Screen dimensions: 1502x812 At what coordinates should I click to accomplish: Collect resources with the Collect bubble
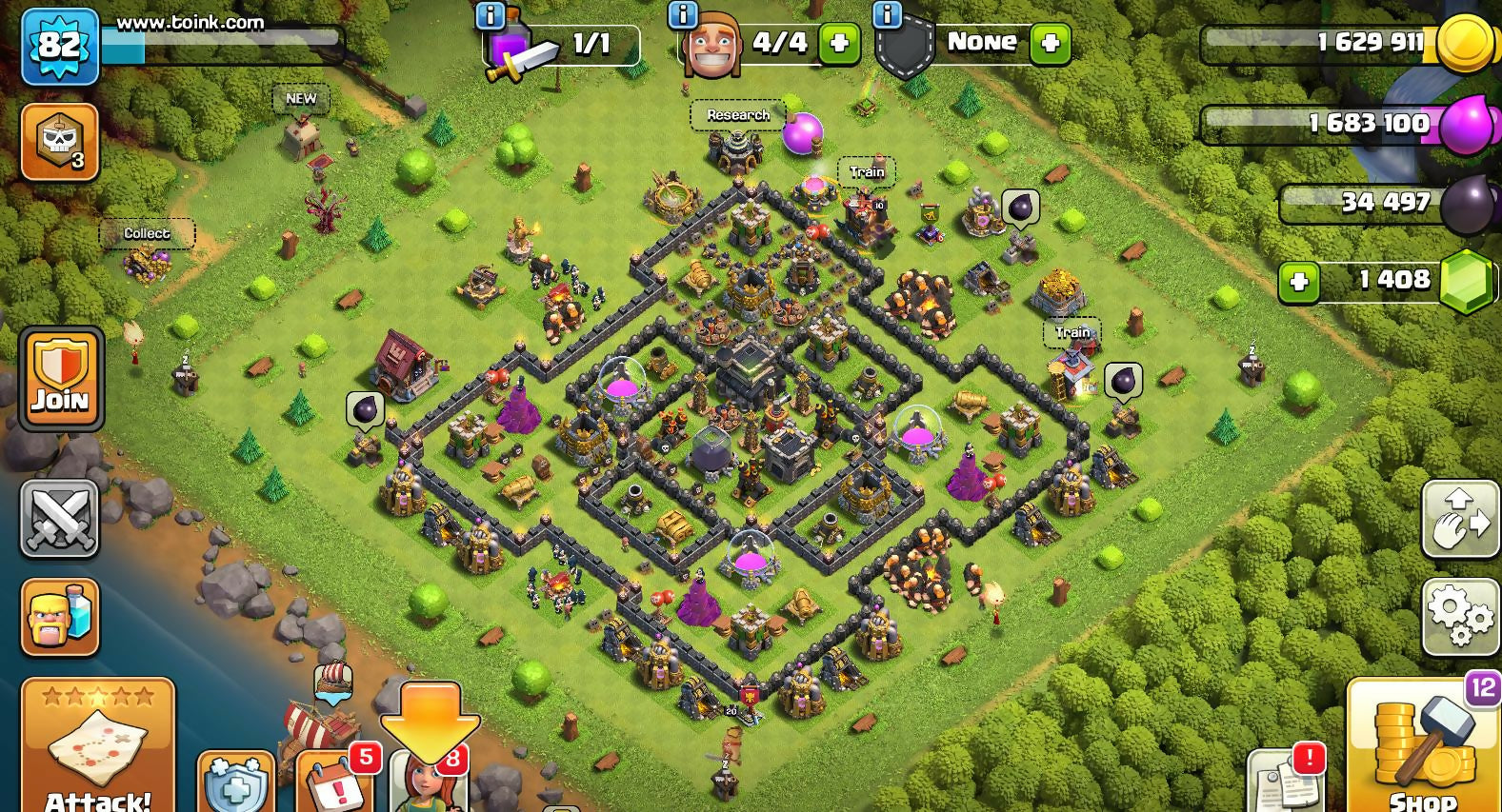coord(147,233)
